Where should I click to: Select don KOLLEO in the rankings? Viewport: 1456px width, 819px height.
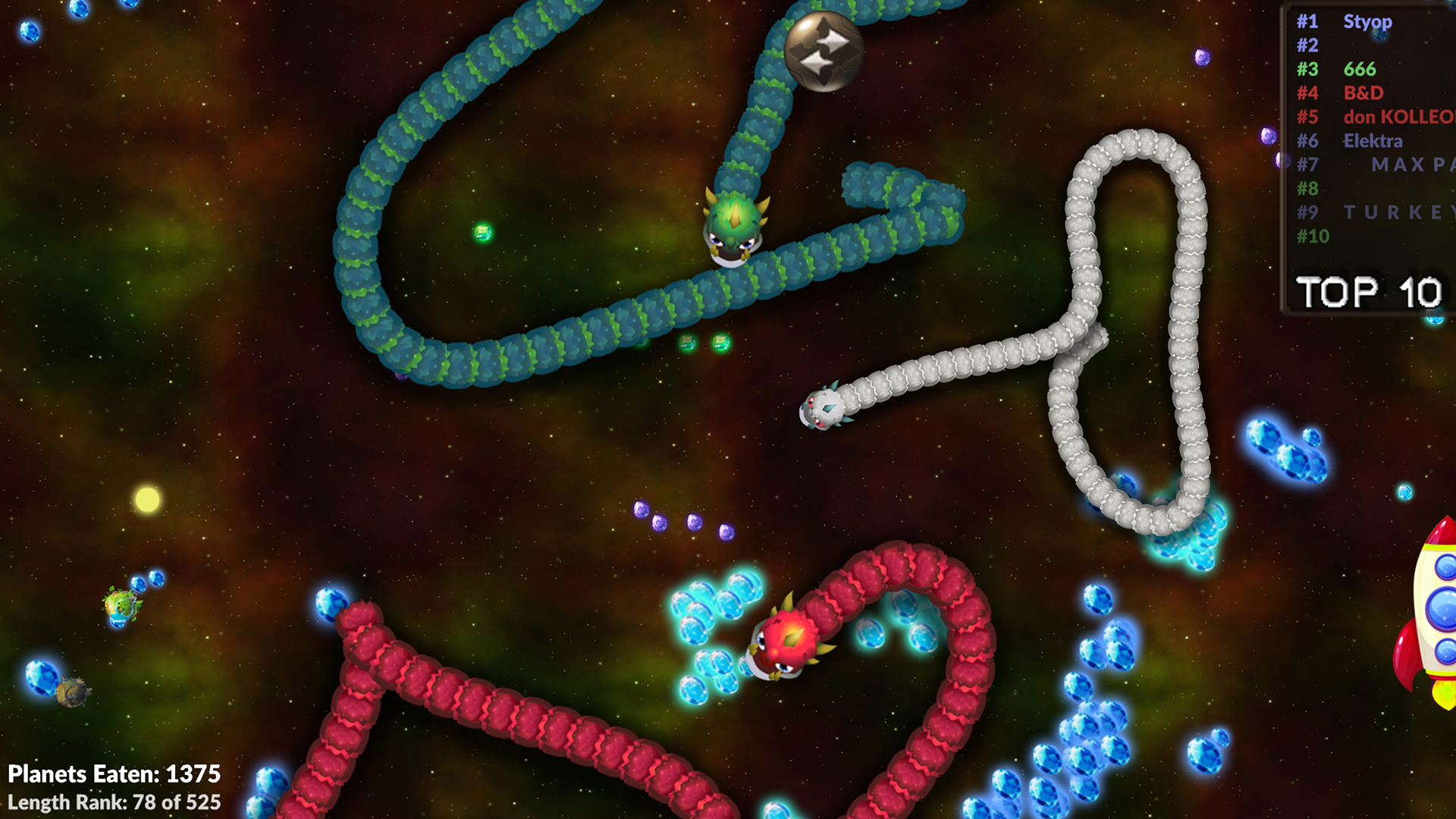1399,118
